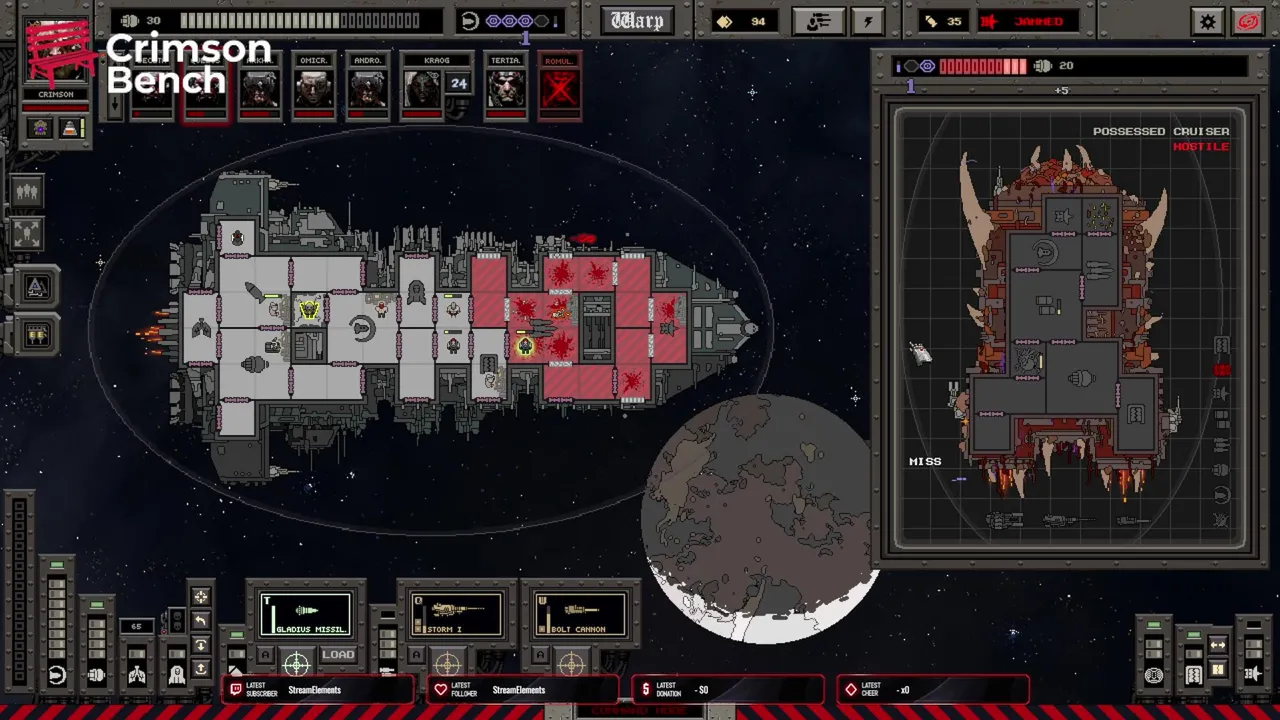
Task: Click the engines system power icon
Action: (97, 676)
